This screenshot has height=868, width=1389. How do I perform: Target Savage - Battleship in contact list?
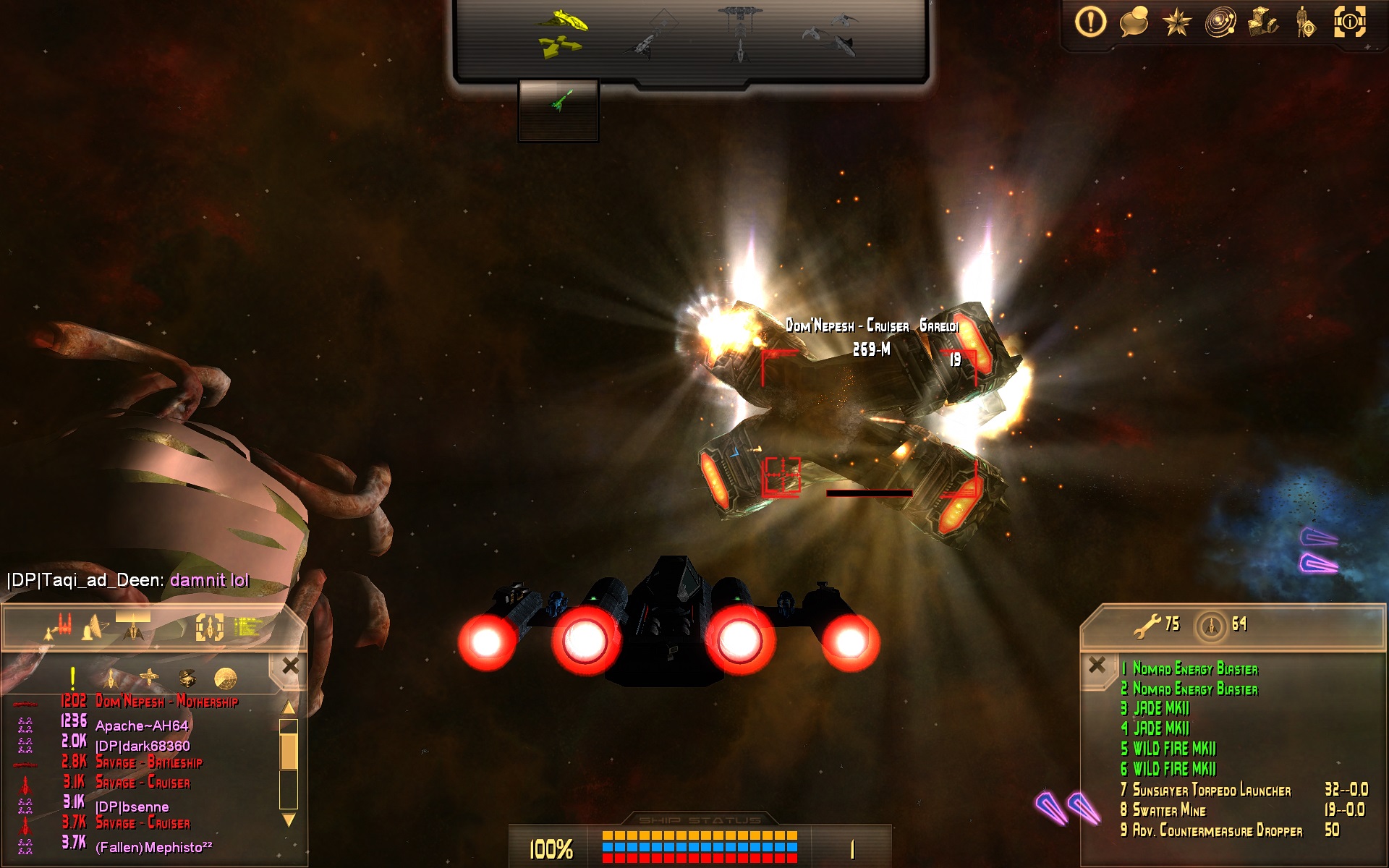(x=149, y=762)
